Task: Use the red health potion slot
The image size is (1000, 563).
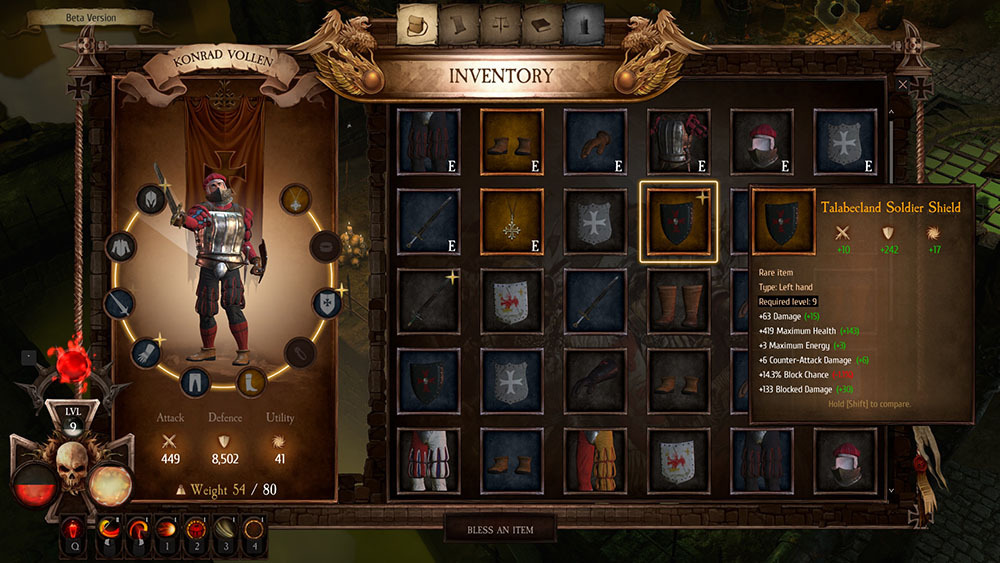Action: 74,527
